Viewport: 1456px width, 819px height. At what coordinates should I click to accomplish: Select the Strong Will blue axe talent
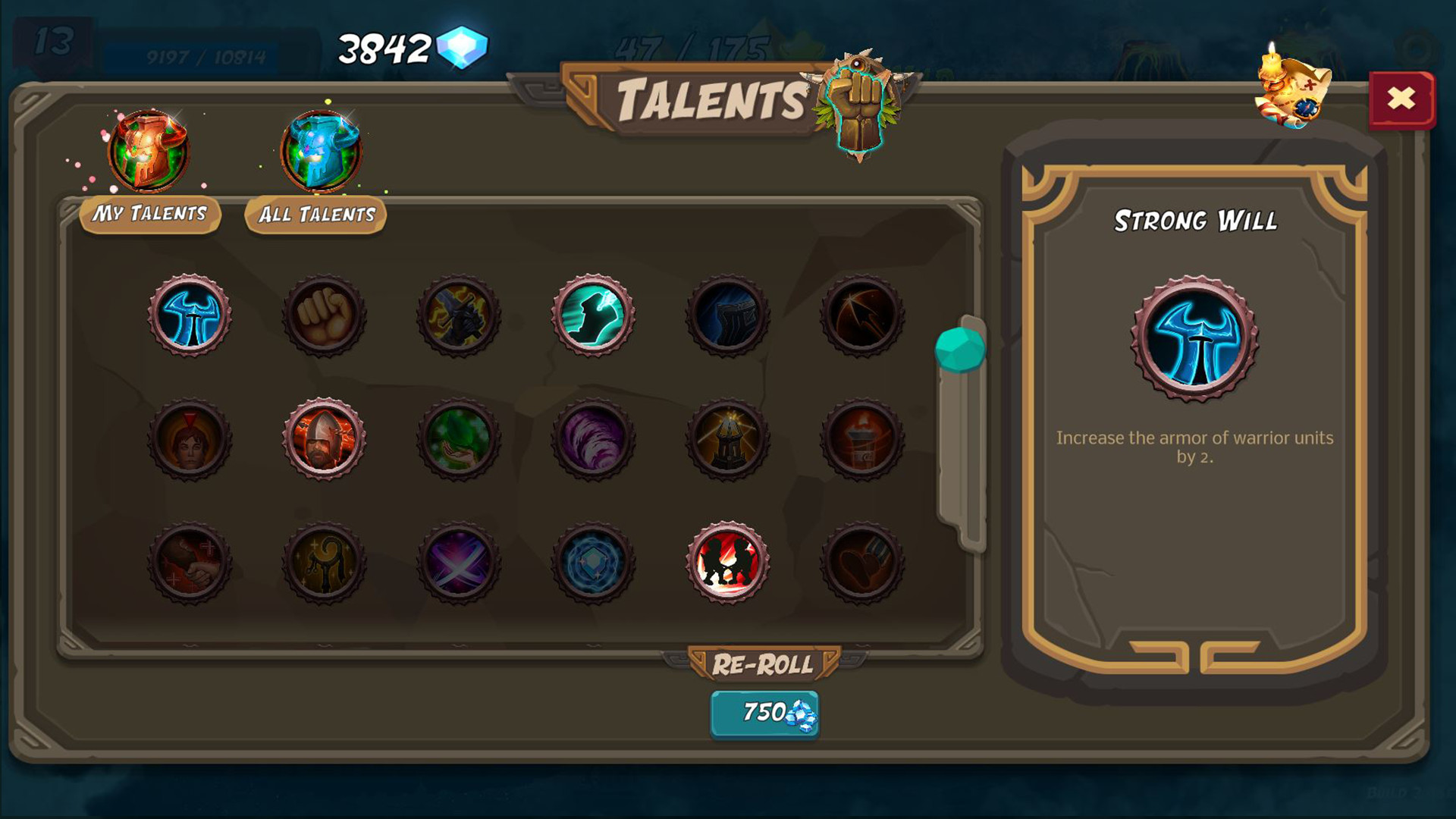[x=190, y=316]
